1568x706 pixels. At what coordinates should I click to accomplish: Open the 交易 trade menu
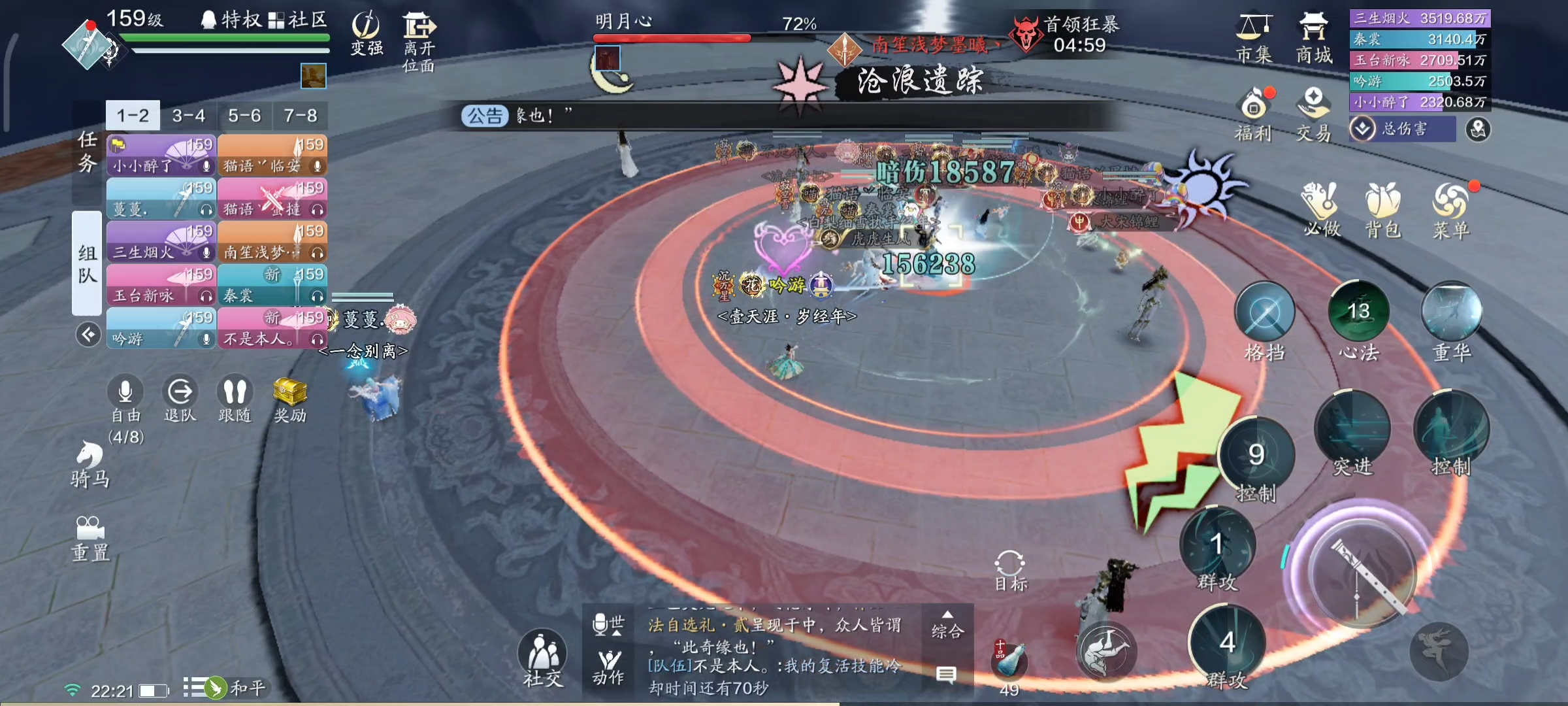pos(1313,115)
